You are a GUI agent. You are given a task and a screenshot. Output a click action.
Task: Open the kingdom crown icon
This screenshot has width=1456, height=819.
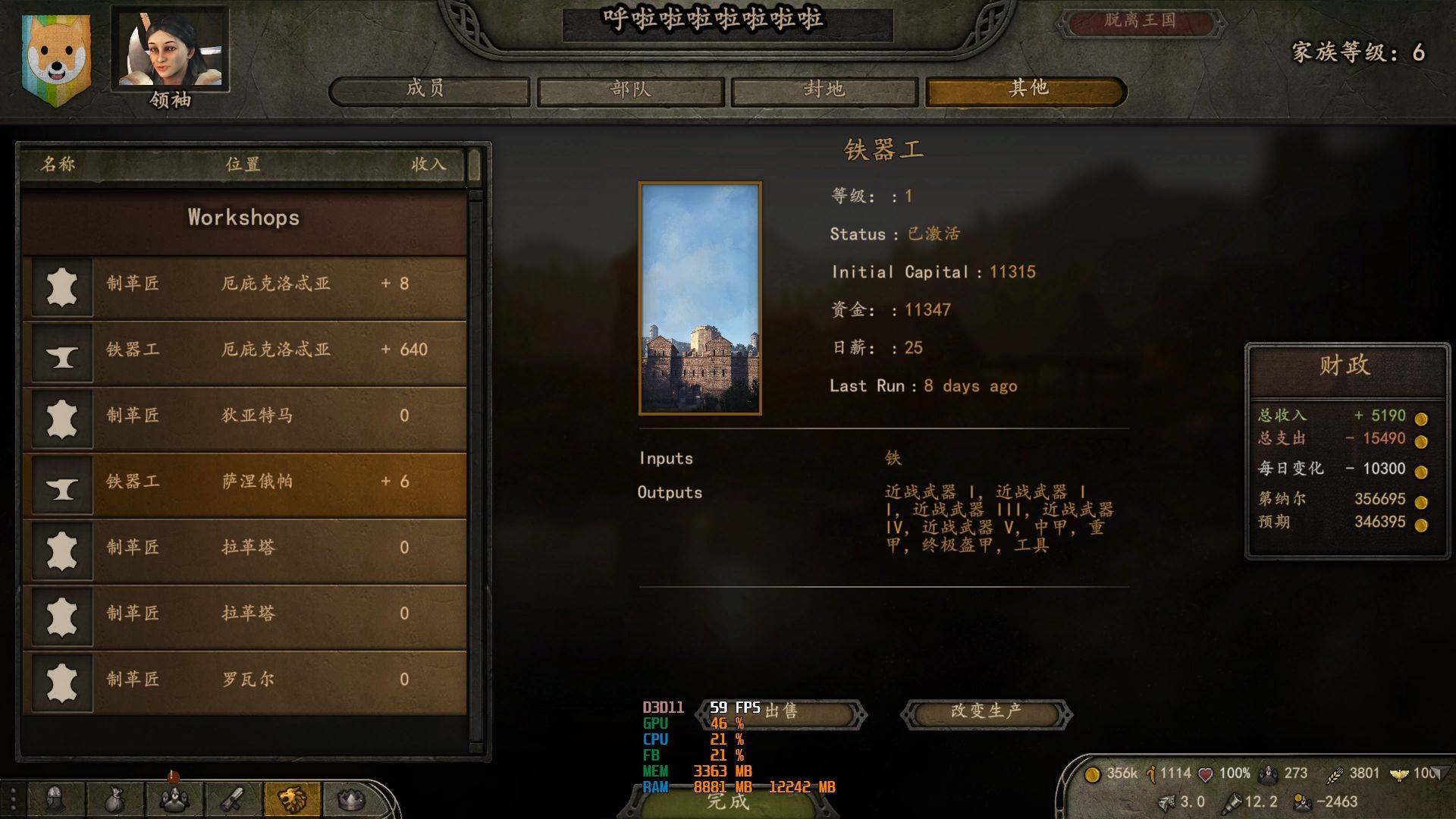click(350, 799)
